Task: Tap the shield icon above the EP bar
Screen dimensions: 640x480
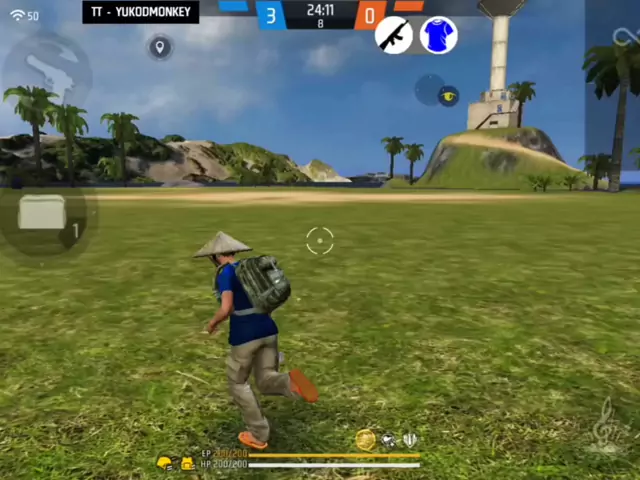Action: click(x=409, y=440)
